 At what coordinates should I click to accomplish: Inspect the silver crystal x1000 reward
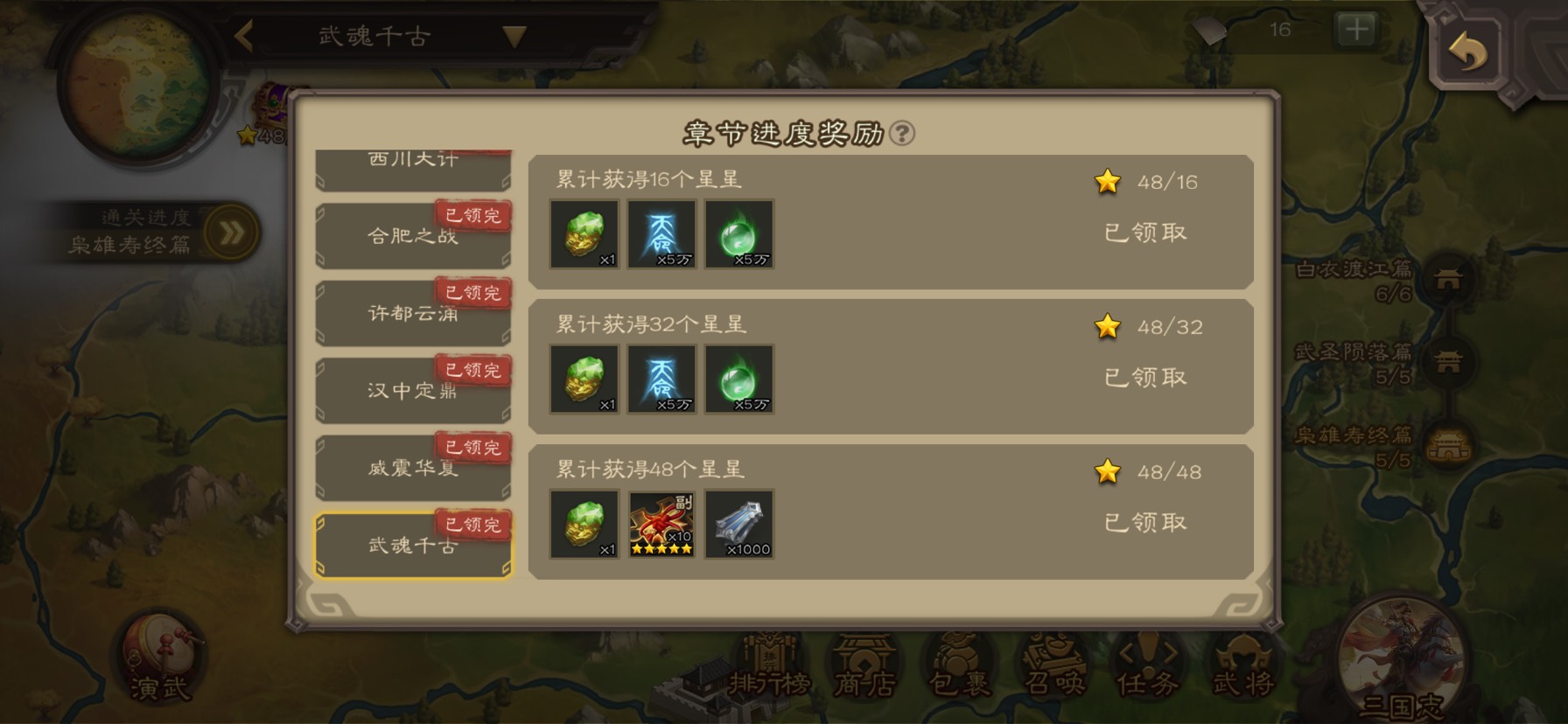[739, 524]
